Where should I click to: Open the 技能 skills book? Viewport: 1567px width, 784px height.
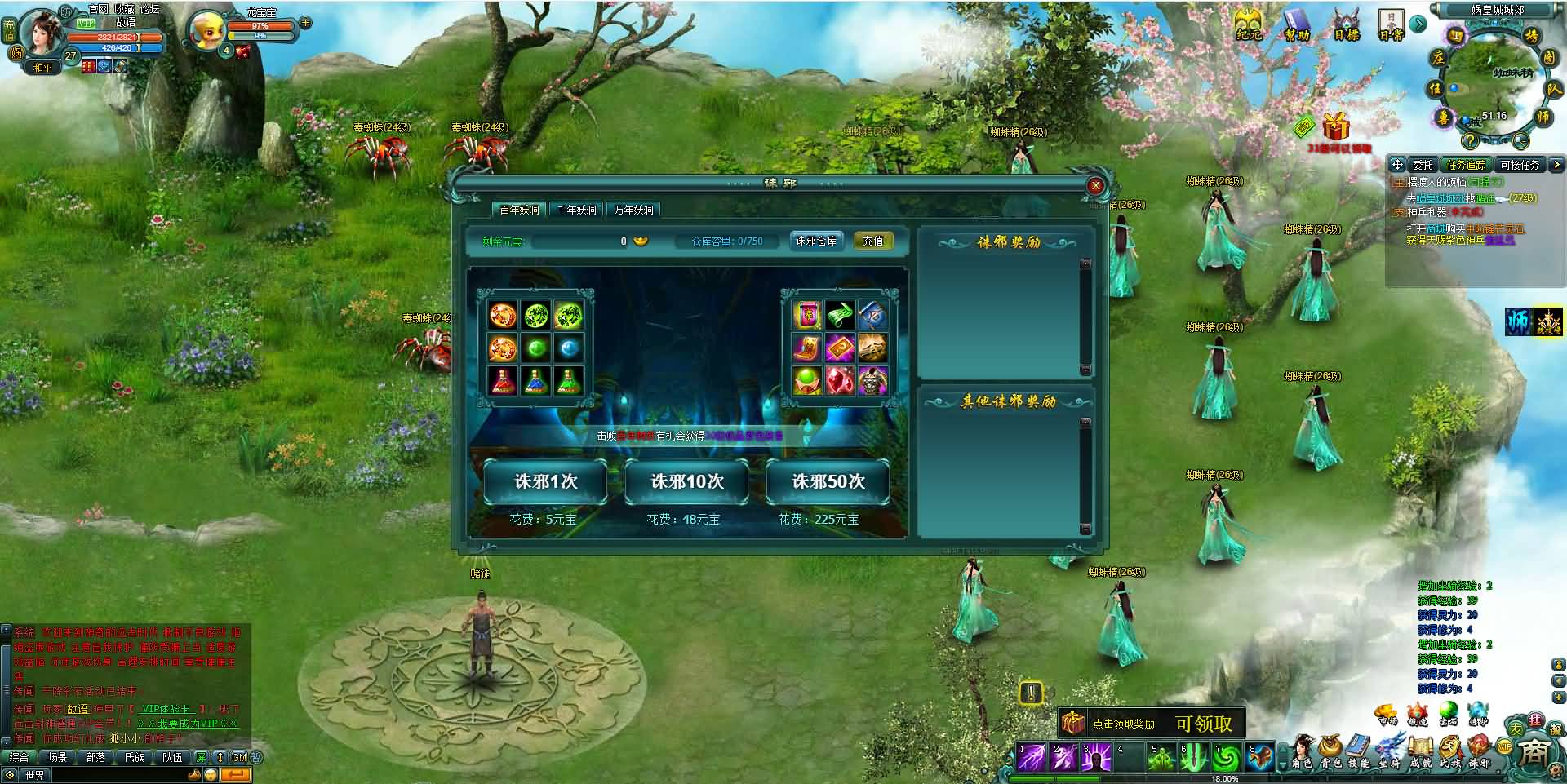[1359, 752]
